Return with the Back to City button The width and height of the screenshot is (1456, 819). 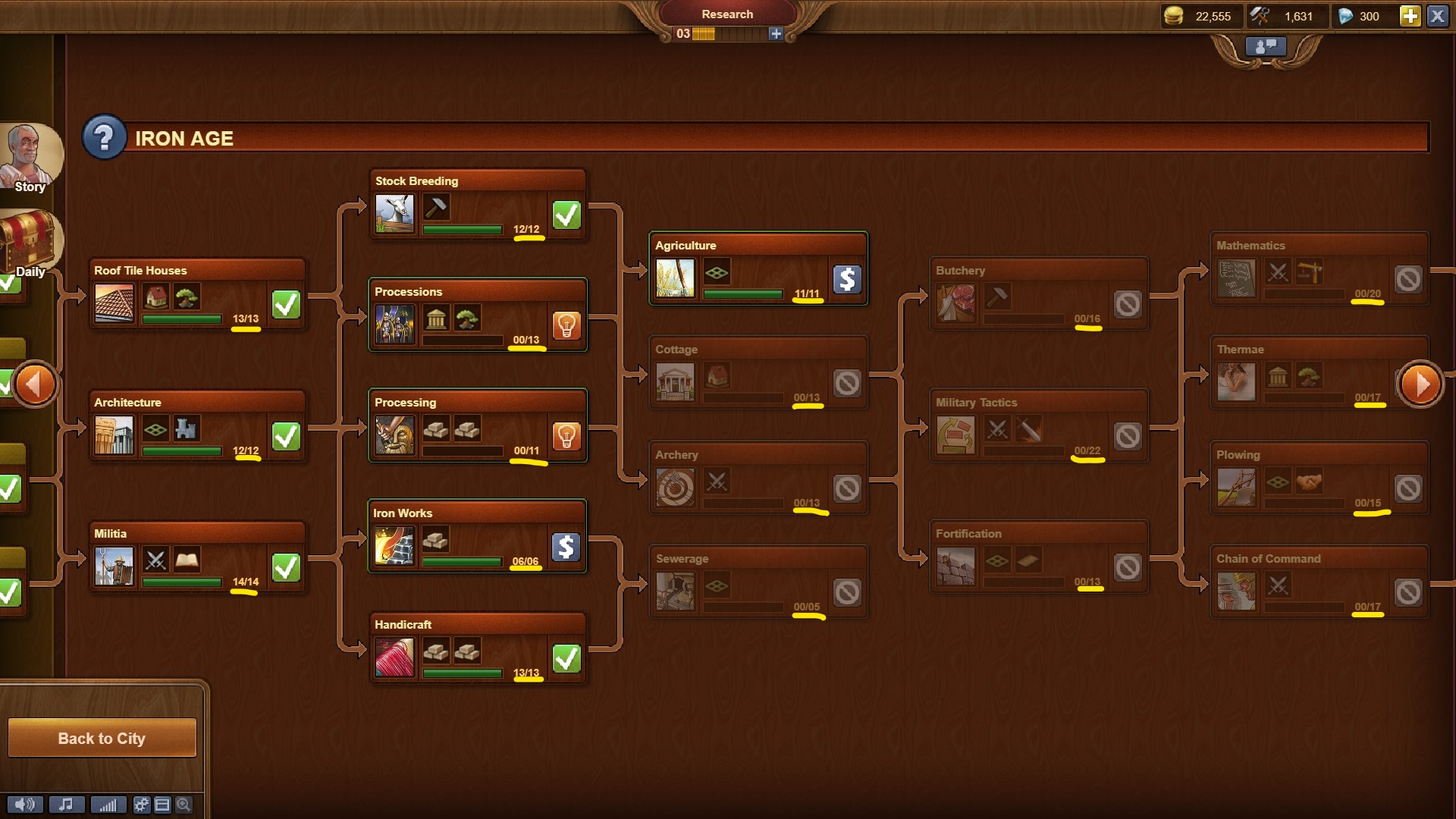point(102,738)
